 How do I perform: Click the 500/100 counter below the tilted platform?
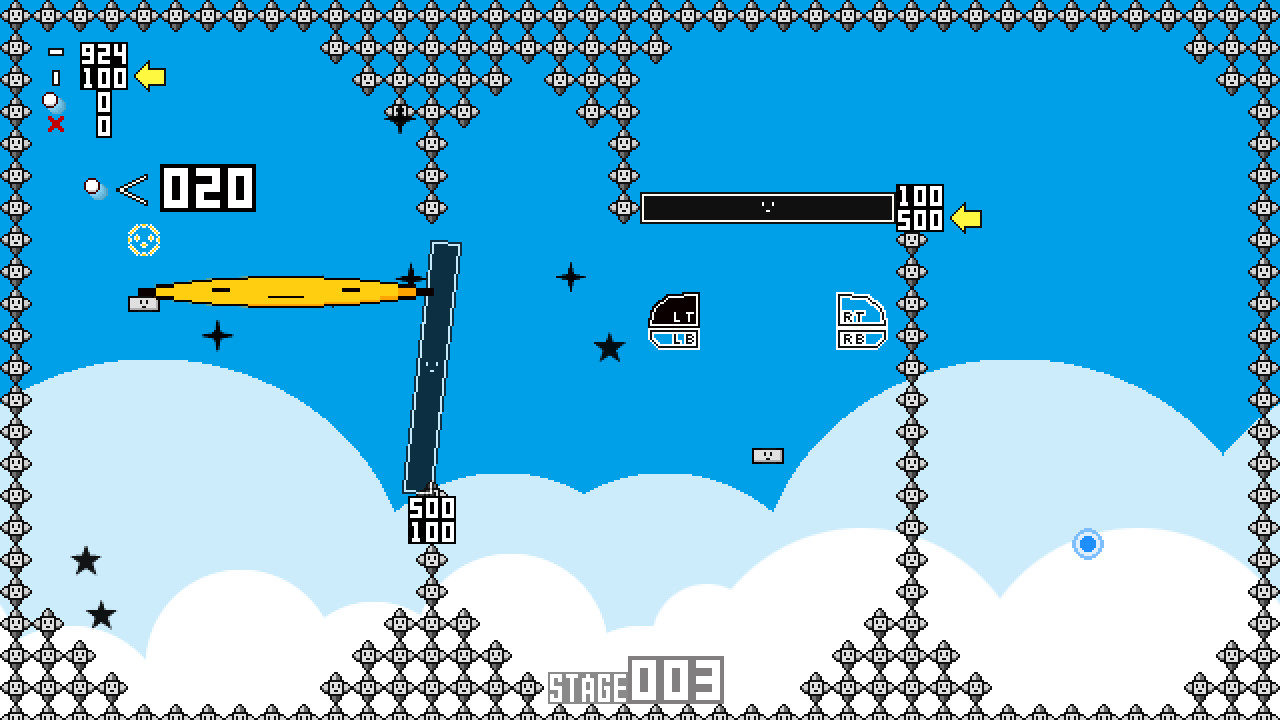(x=432, y=519)
